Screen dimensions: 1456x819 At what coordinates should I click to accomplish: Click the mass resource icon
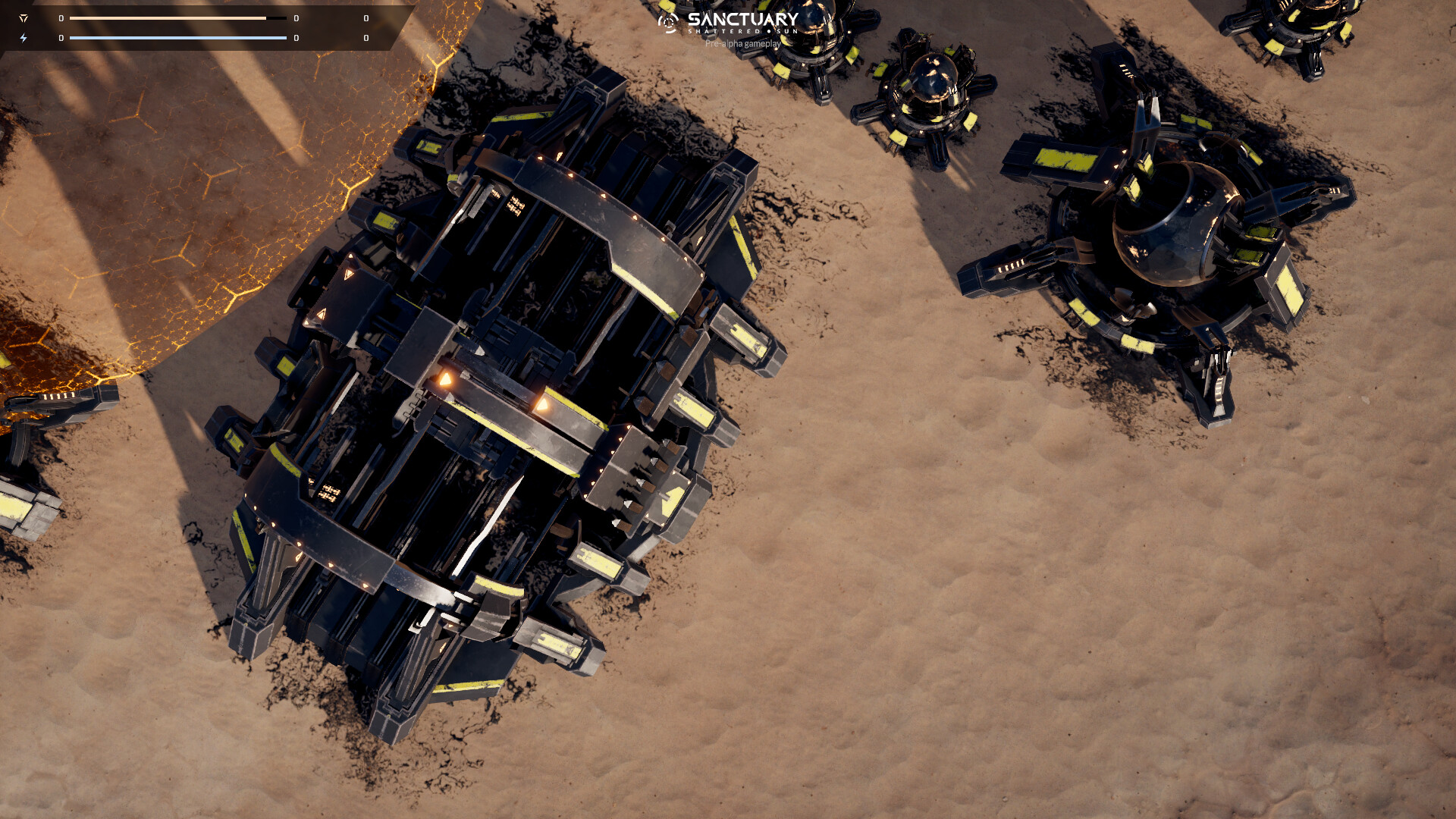[x=24, y=18]
